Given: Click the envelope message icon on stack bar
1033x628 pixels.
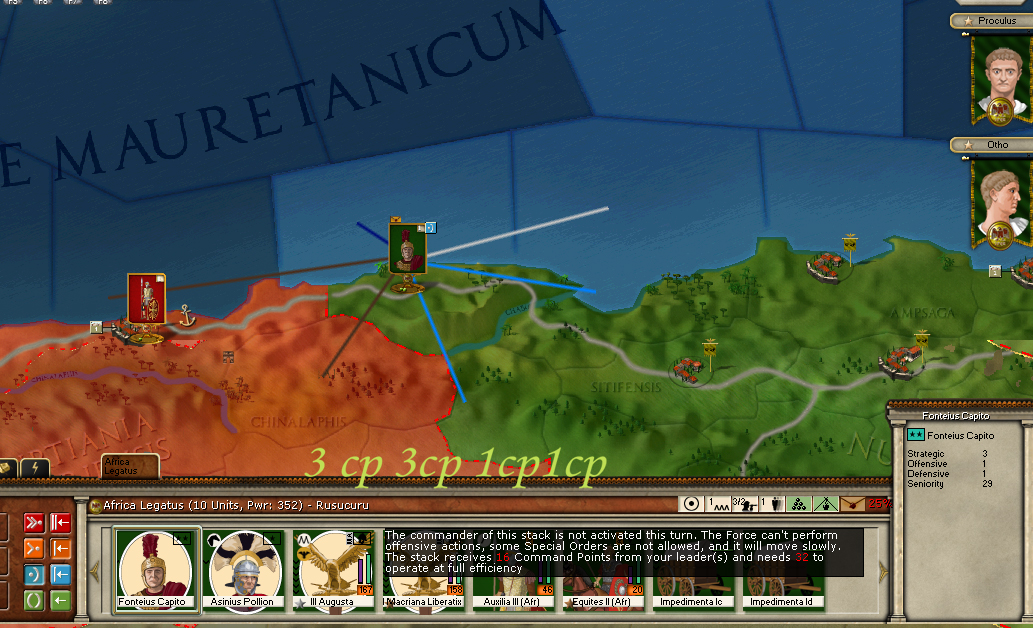Looking at the screenshot, I should [850, 504].
